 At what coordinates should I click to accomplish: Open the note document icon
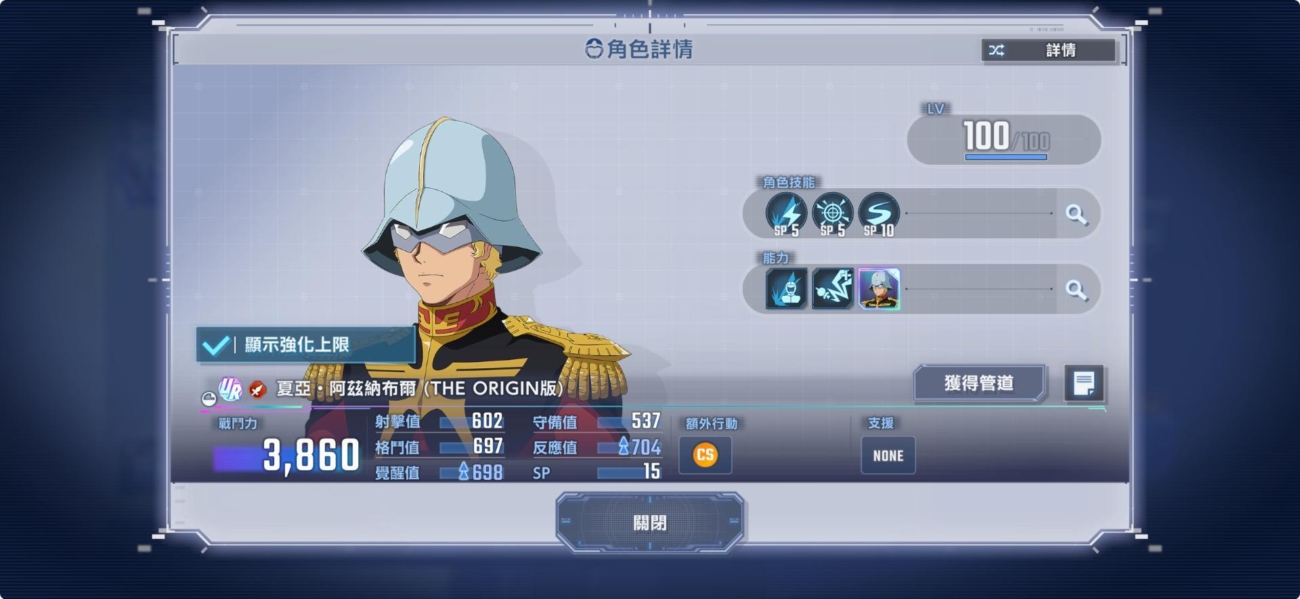pyautogui.click(x=1084, y=383)
